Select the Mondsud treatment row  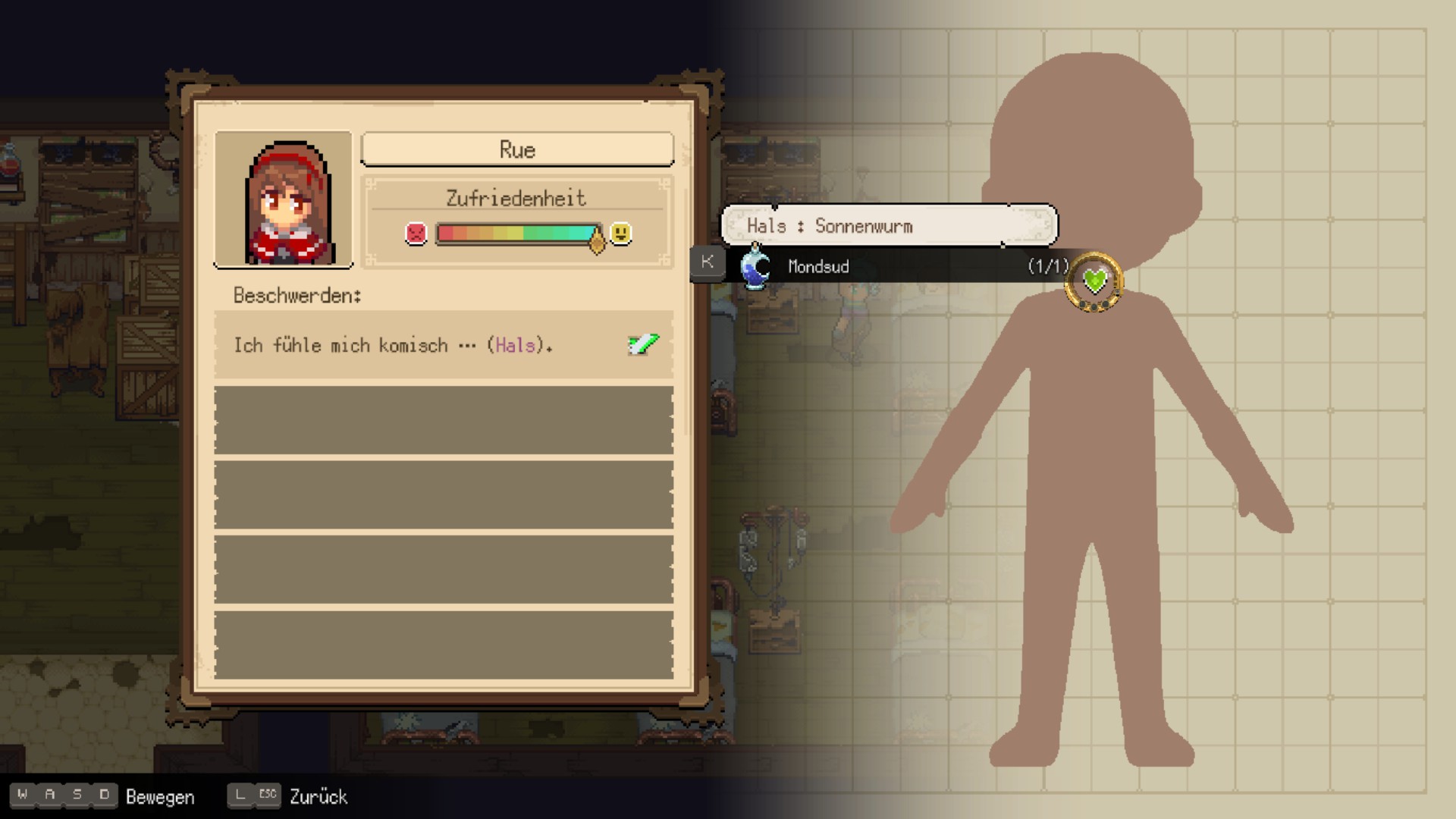[x=895, y=266]
